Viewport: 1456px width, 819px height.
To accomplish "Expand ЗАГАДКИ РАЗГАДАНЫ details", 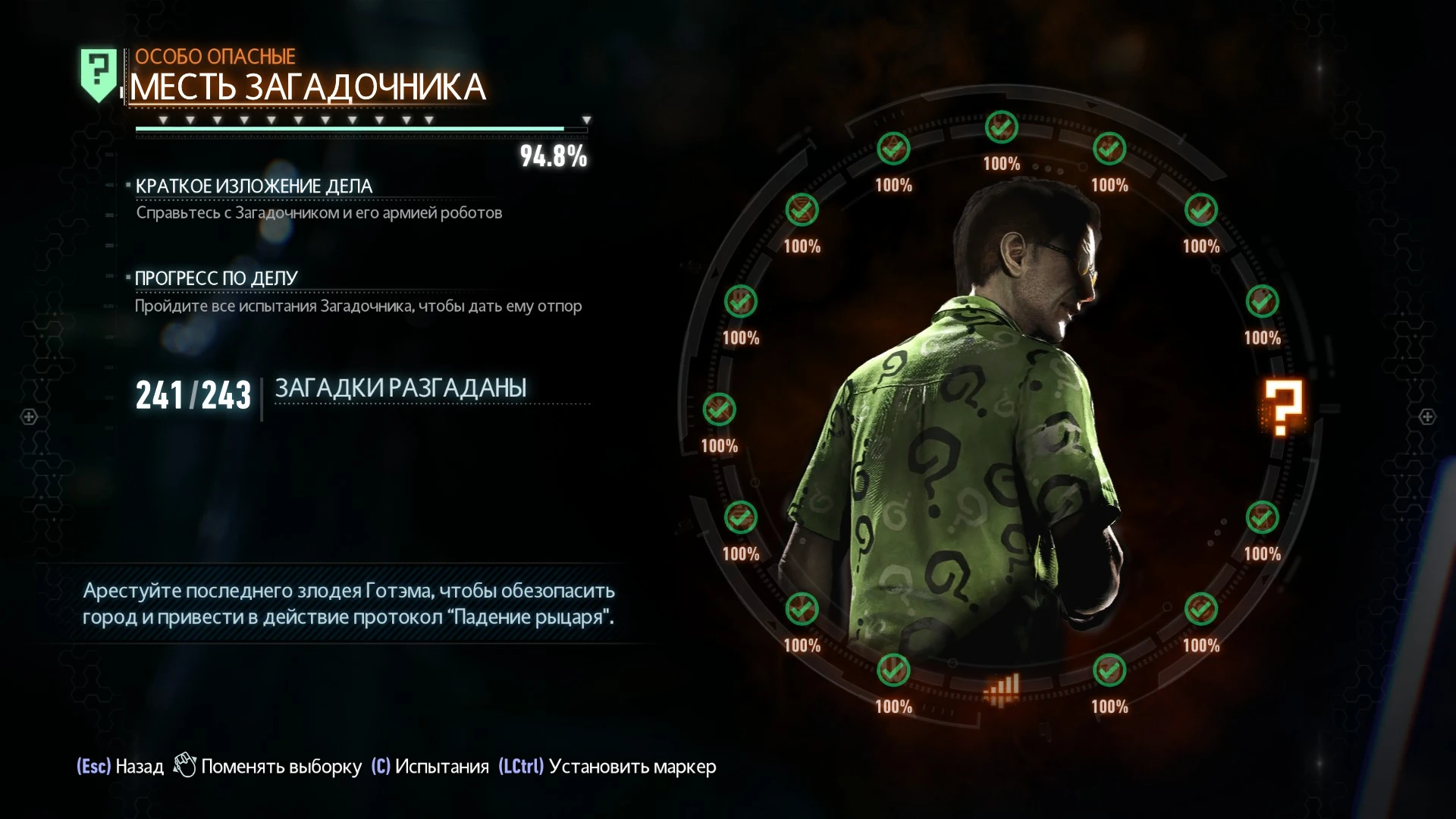I will pos(402,387).
